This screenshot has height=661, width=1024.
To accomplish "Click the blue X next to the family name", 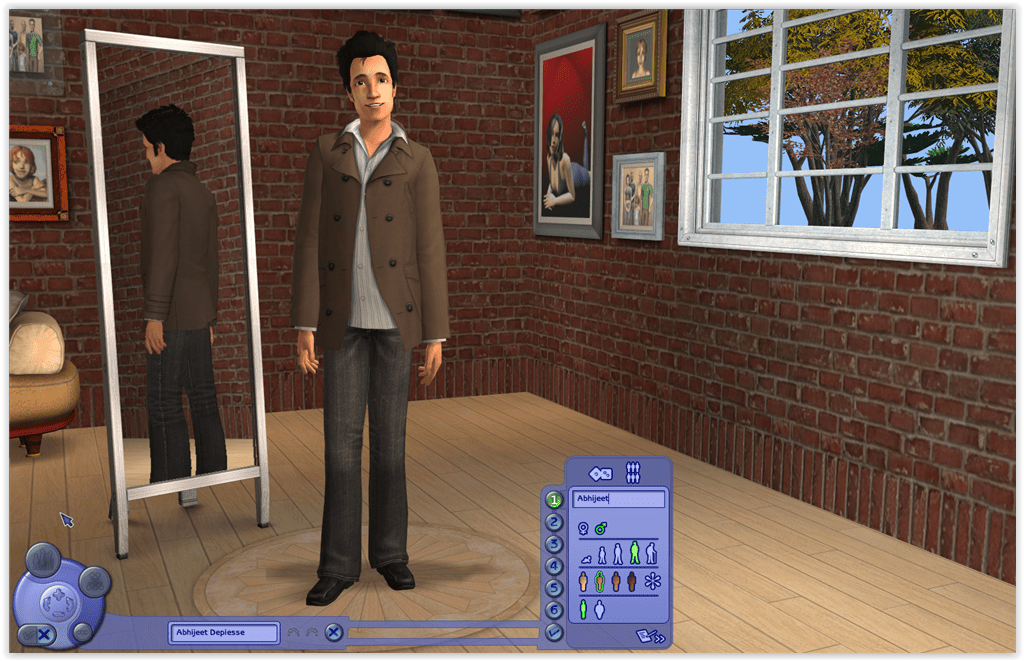I will click(334, 632).
